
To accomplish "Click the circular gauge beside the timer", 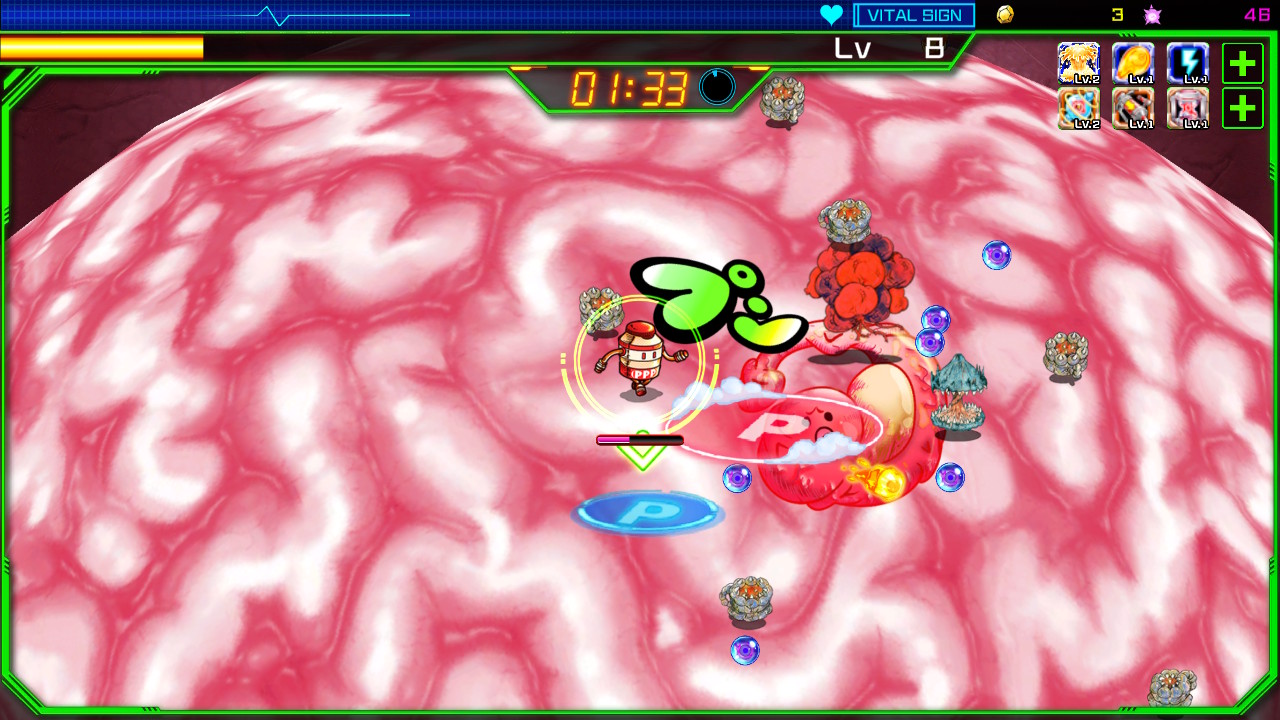I will (717, 88).
